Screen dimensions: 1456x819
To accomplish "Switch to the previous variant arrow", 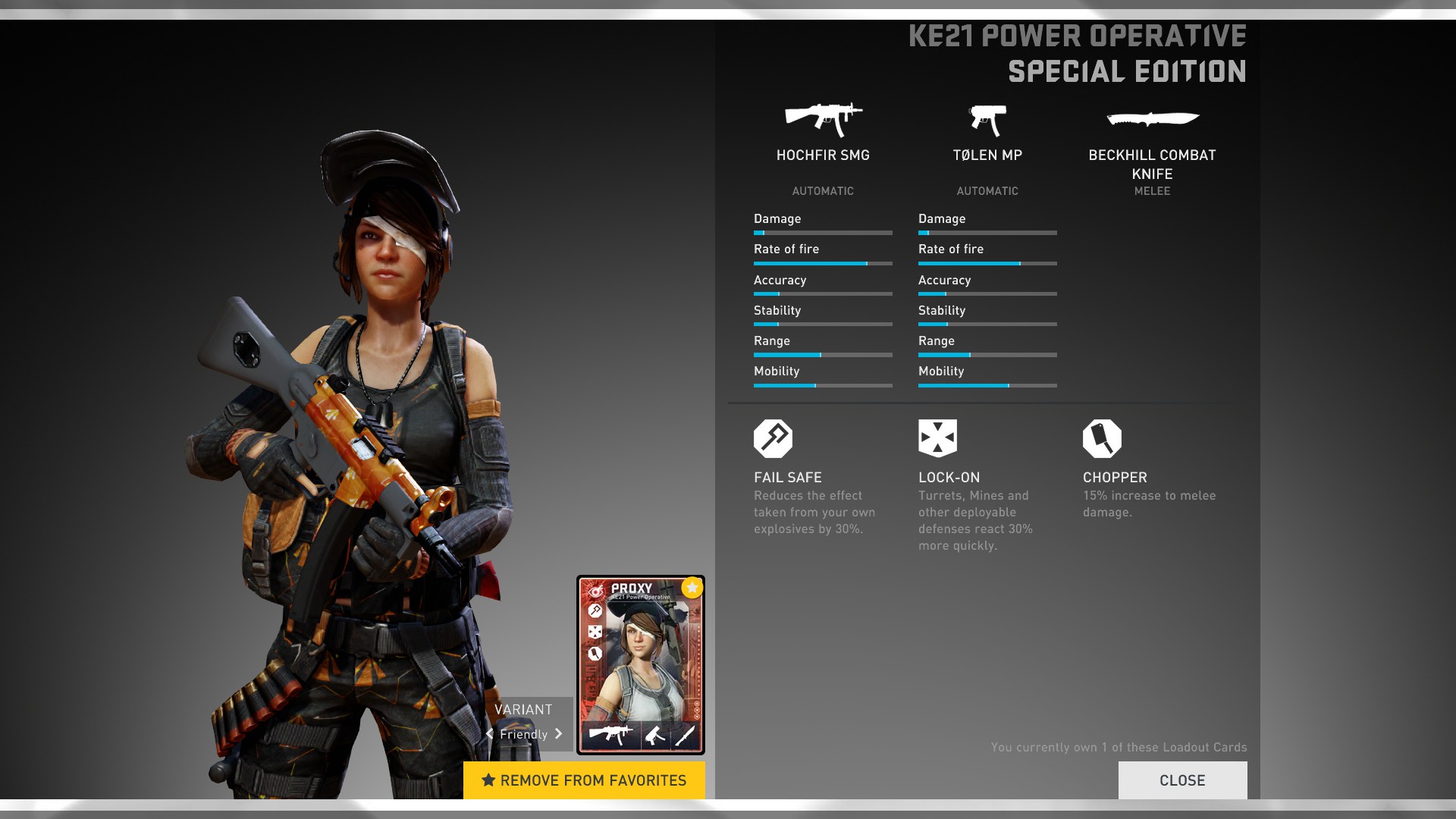I will (490, 734).
